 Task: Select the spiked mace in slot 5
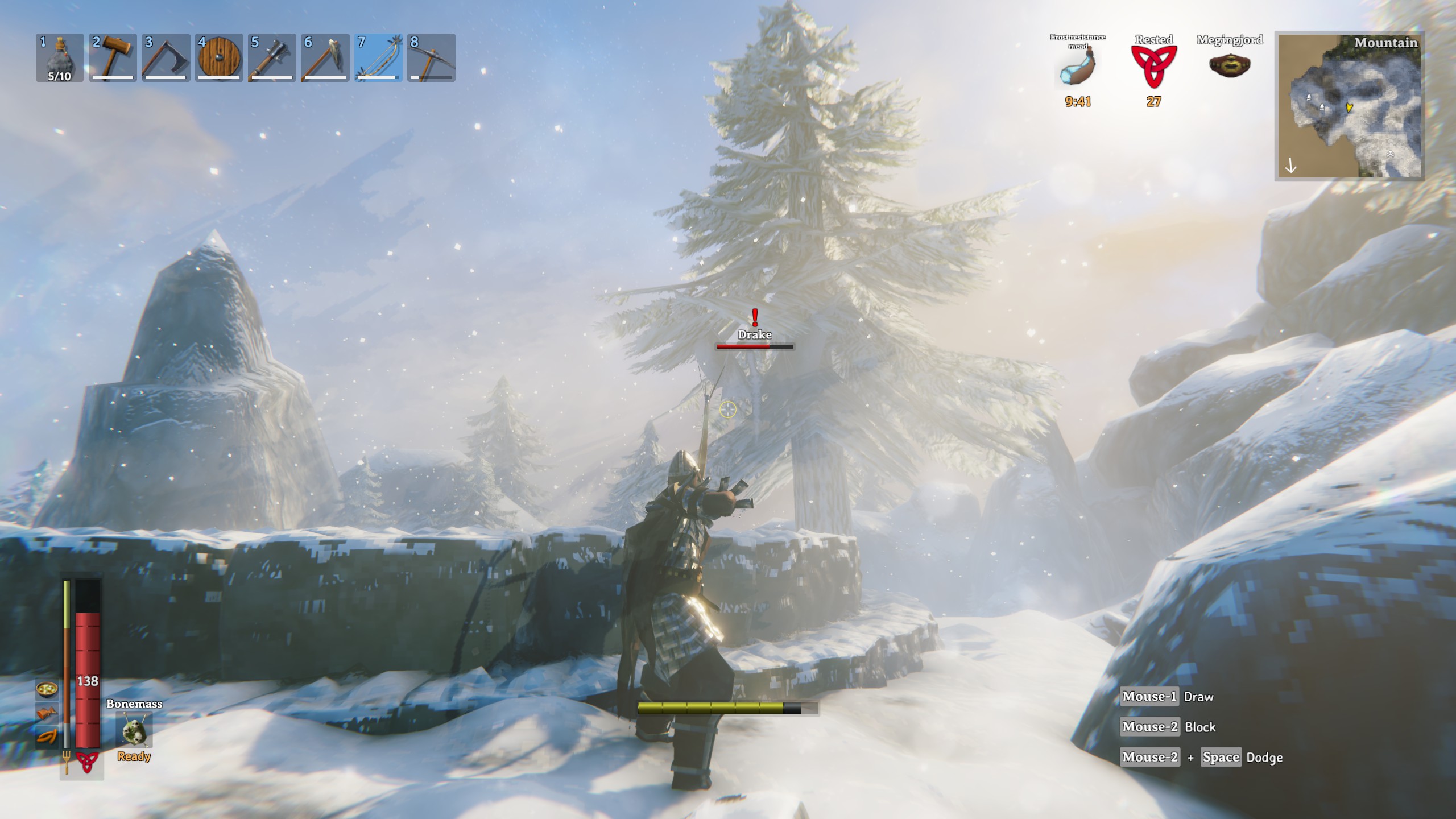tap(272, 57)
